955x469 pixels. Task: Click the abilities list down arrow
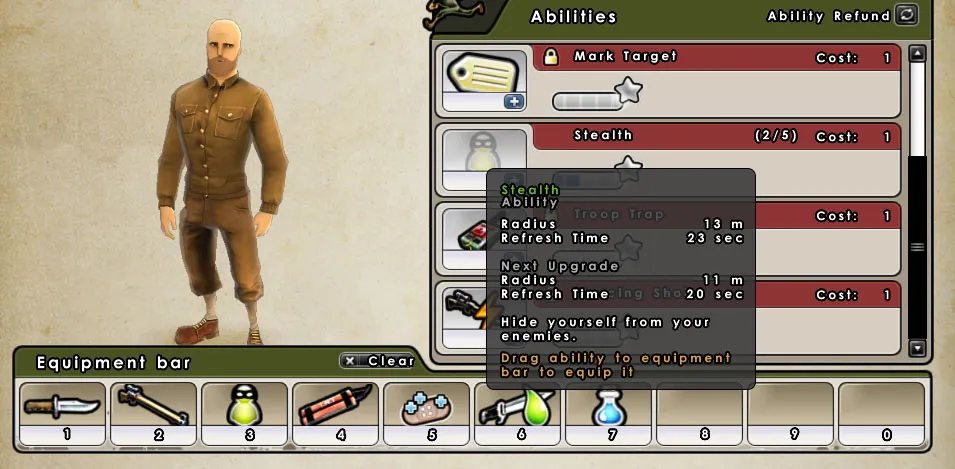point(917,348)
